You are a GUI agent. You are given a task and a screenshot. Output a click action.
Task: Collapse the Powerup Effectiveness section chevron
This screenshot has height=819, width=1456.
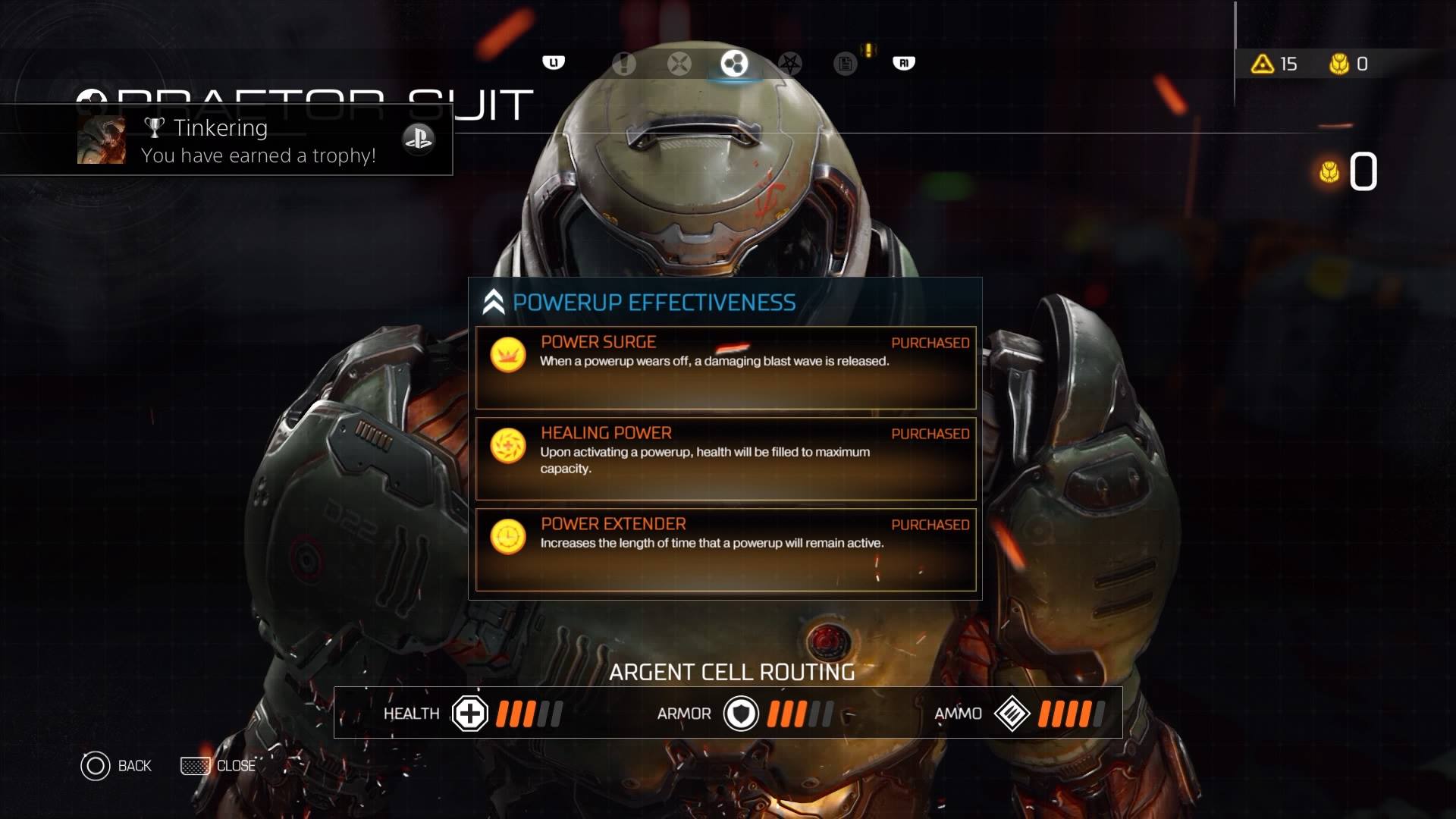tap(494, 301)
